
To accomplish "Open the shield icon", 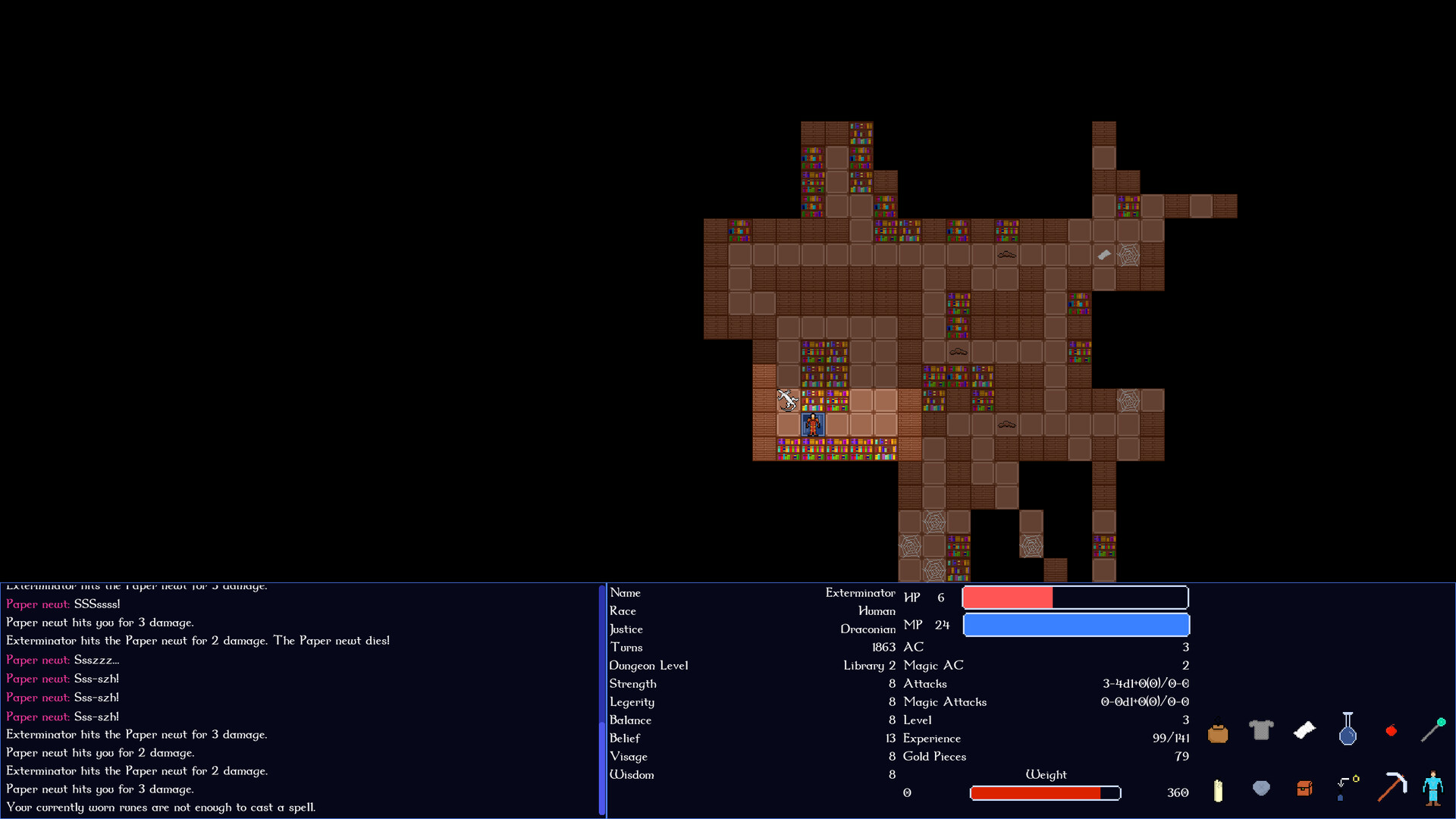I will [x=1261, y=789].
